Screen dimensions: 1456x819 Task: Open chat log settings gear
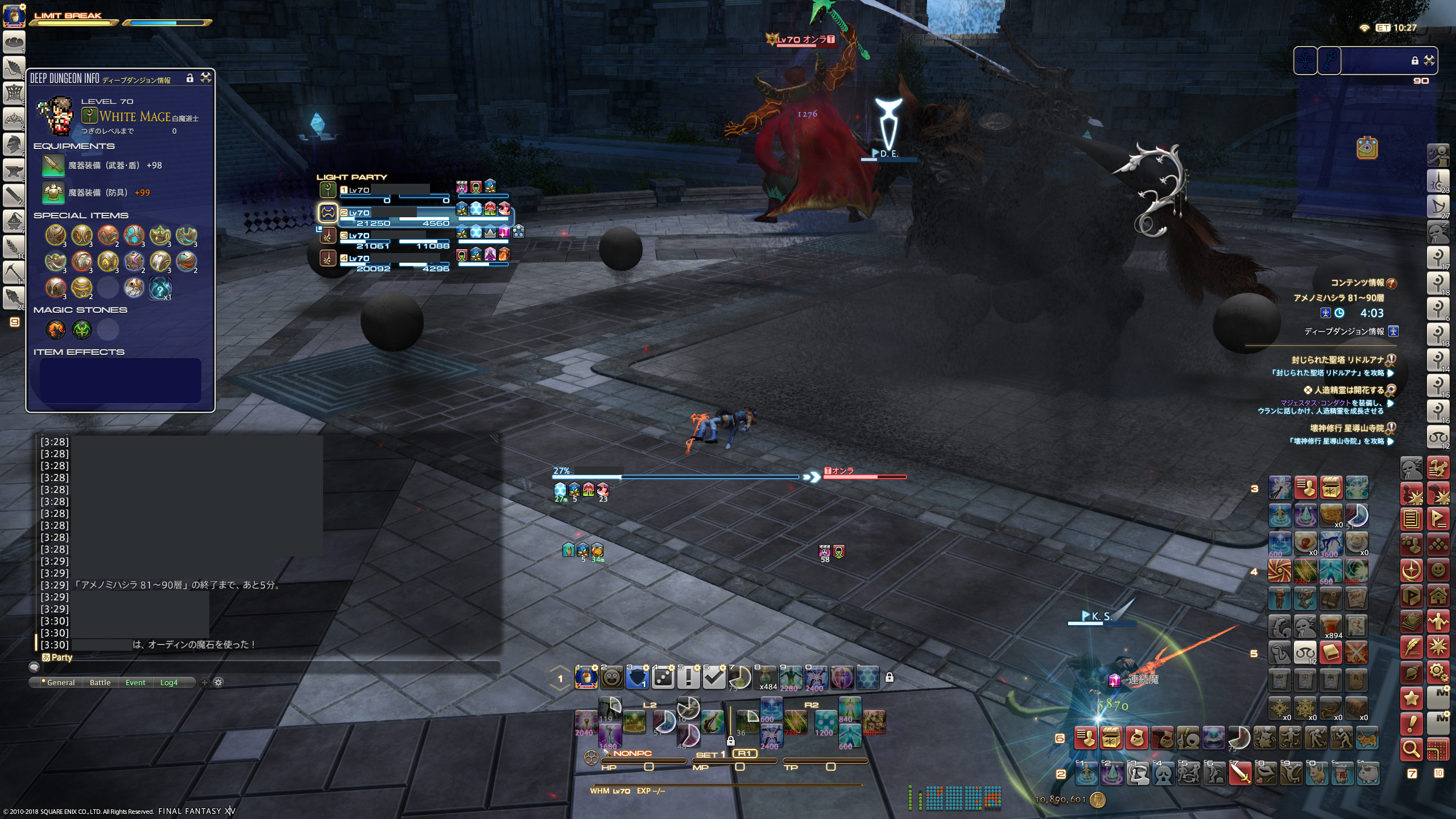[x=218, y=682]
